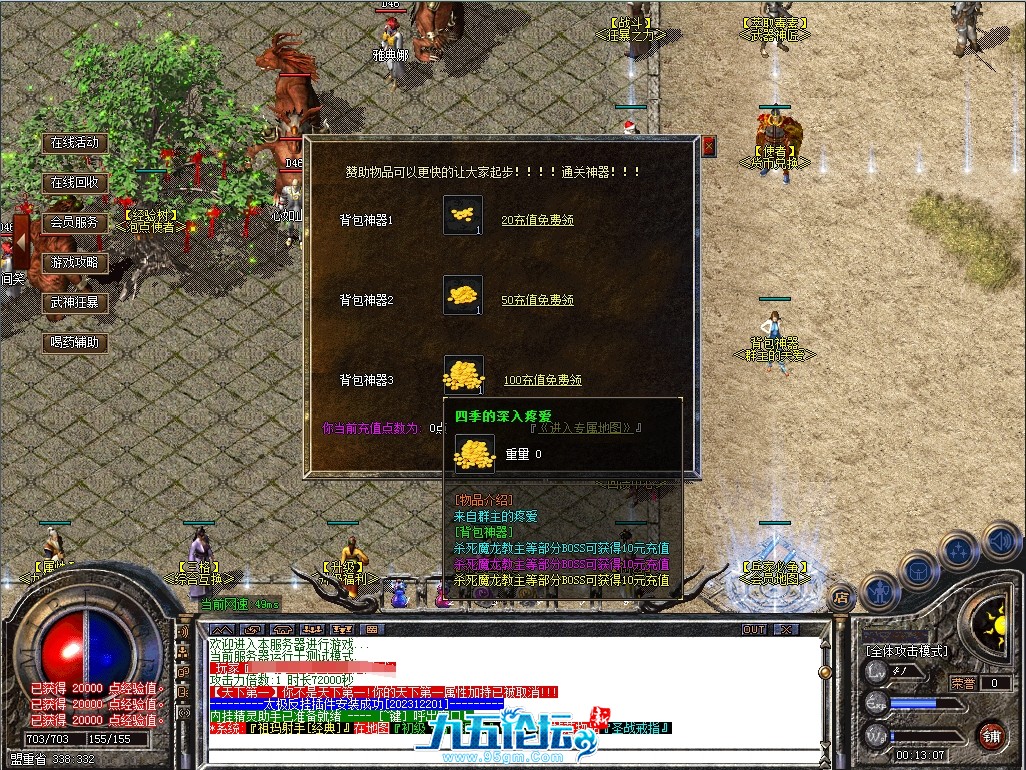
Task: Toggle the 全体攻击模式 attack mode label
Action: 907,651
